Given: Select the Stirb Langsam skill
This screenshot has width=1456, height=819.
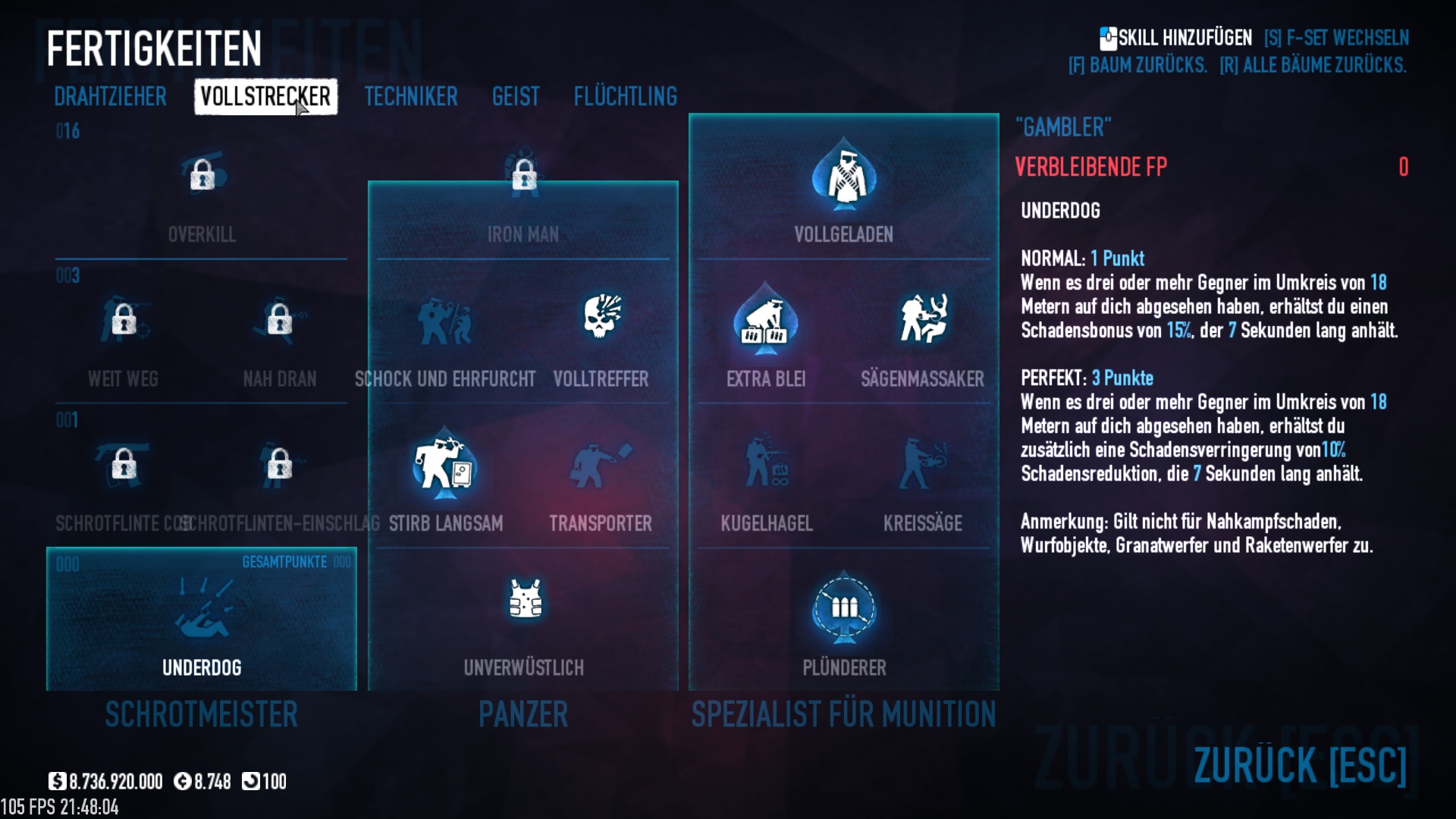Looking at the screenshot, I should click(445, 464).
